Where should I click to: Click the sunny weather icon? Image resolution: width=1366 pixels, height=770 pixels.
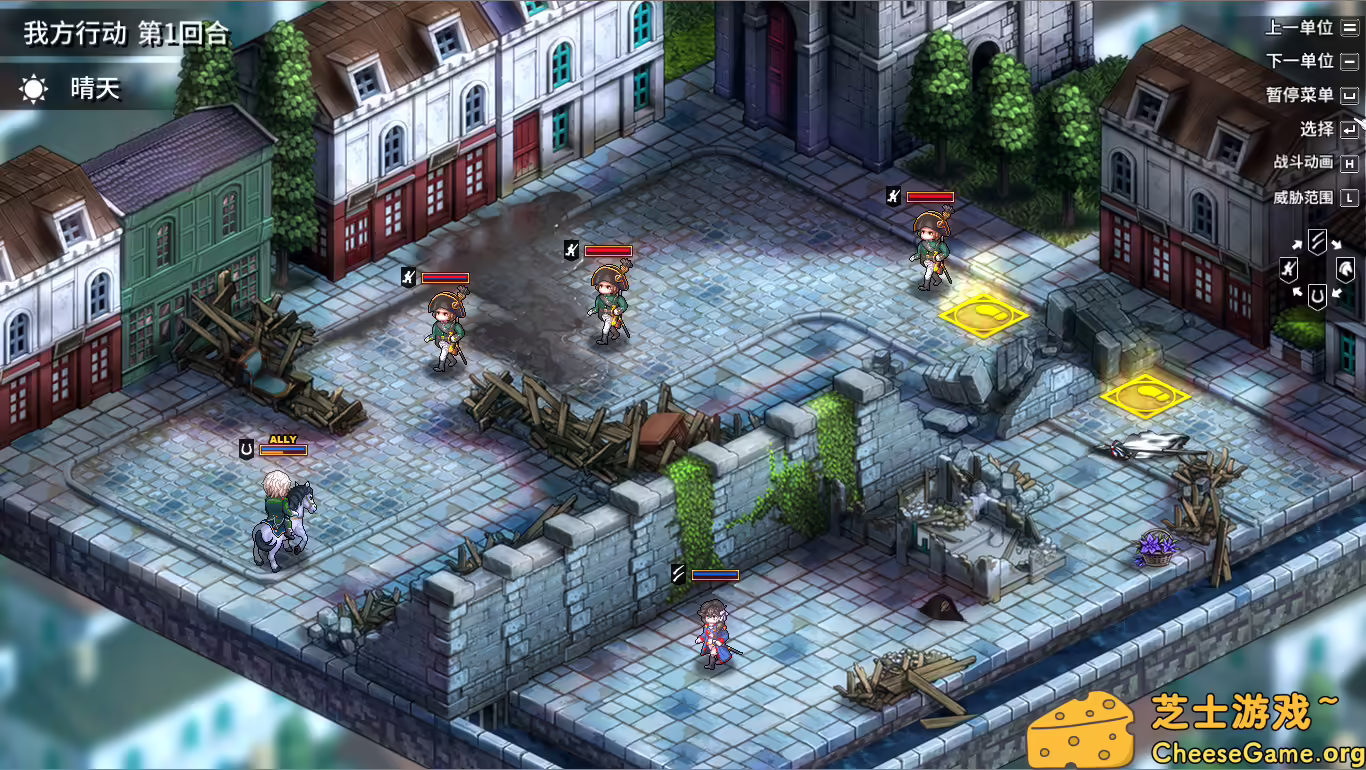pos(36,89)
